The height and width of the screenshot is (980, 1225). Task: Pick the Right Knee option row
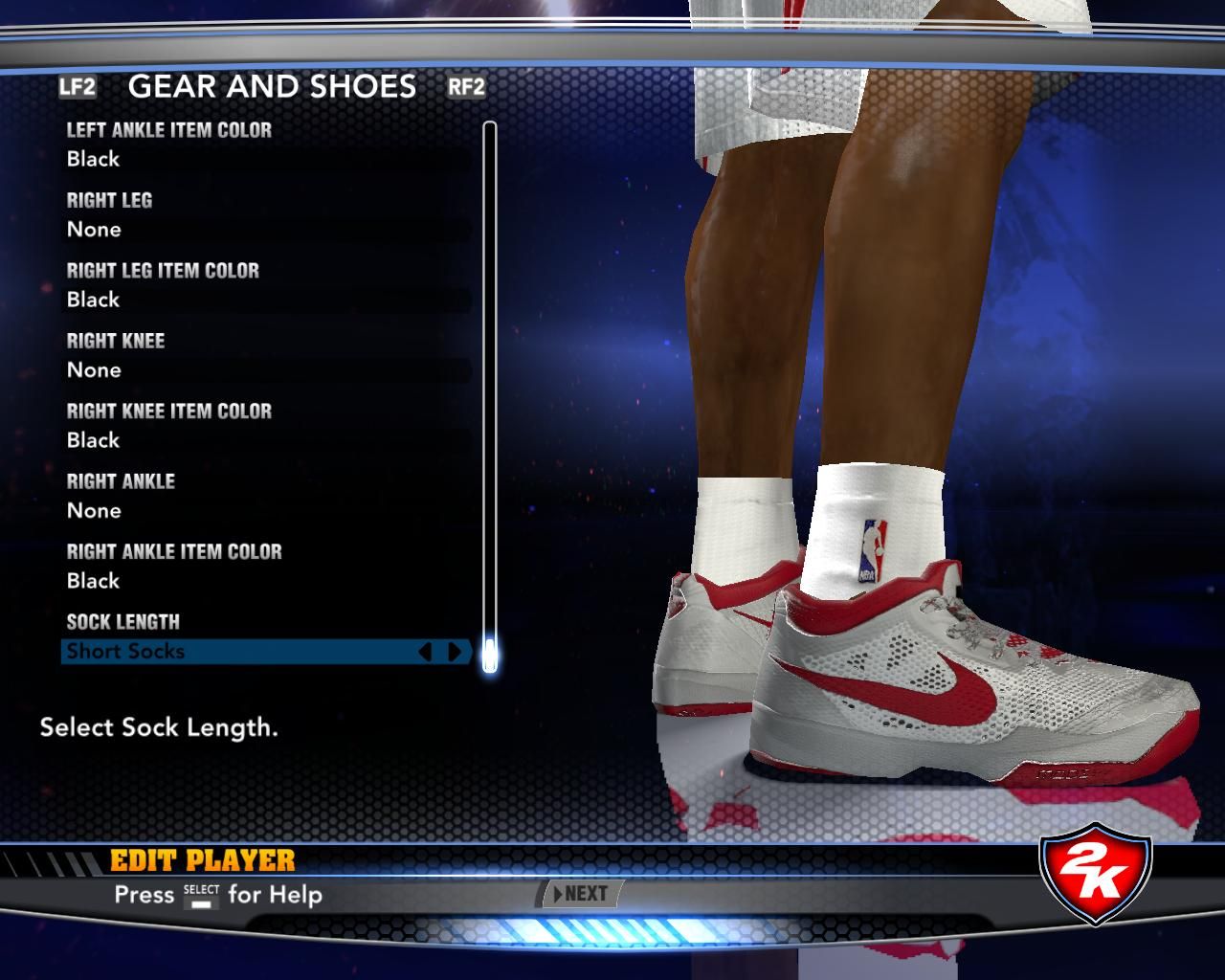coord(266,370)
